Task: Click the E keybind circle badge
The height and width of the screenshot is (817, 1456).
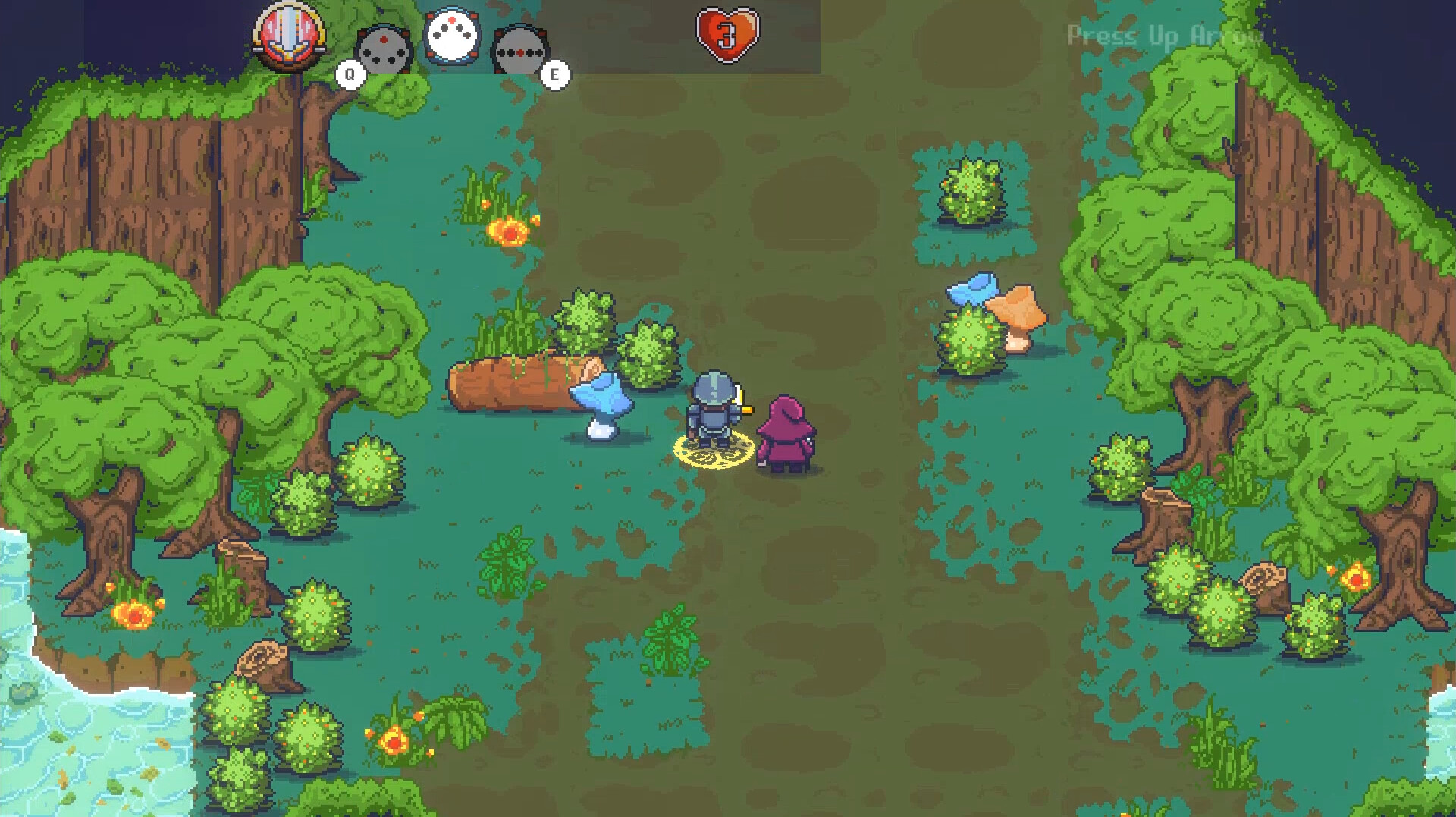Action: point(556,74)
